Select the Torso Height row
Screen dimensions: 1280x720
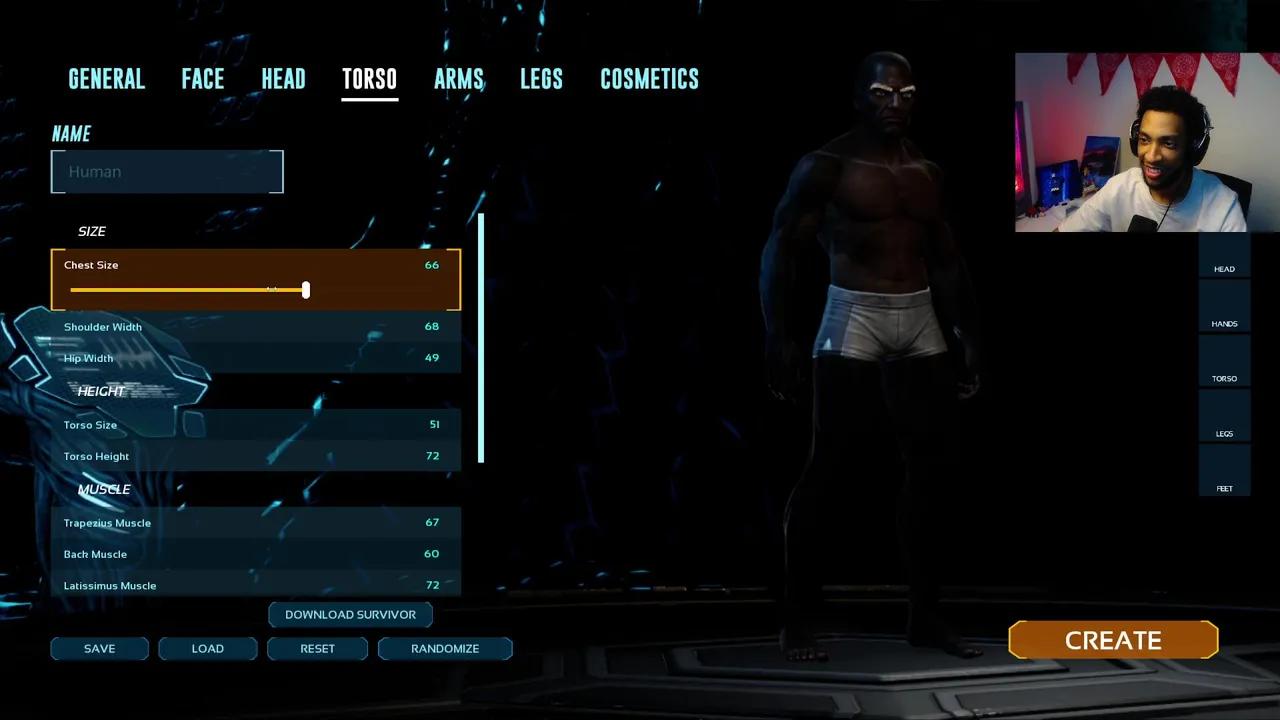coord(255,456)
